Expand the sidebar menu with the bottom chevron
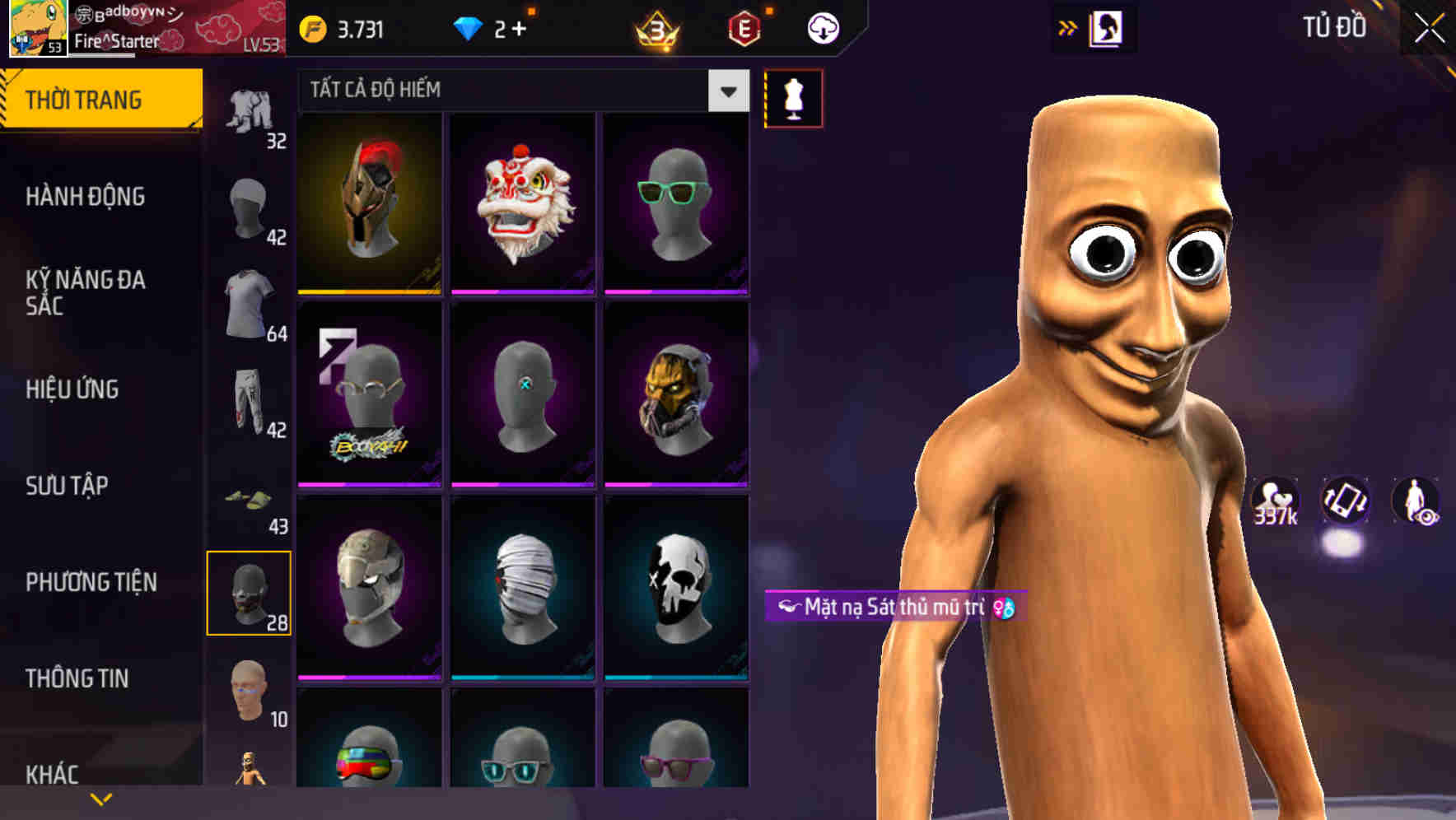This screenshot has width=1456, height=820. pos(101,799)
